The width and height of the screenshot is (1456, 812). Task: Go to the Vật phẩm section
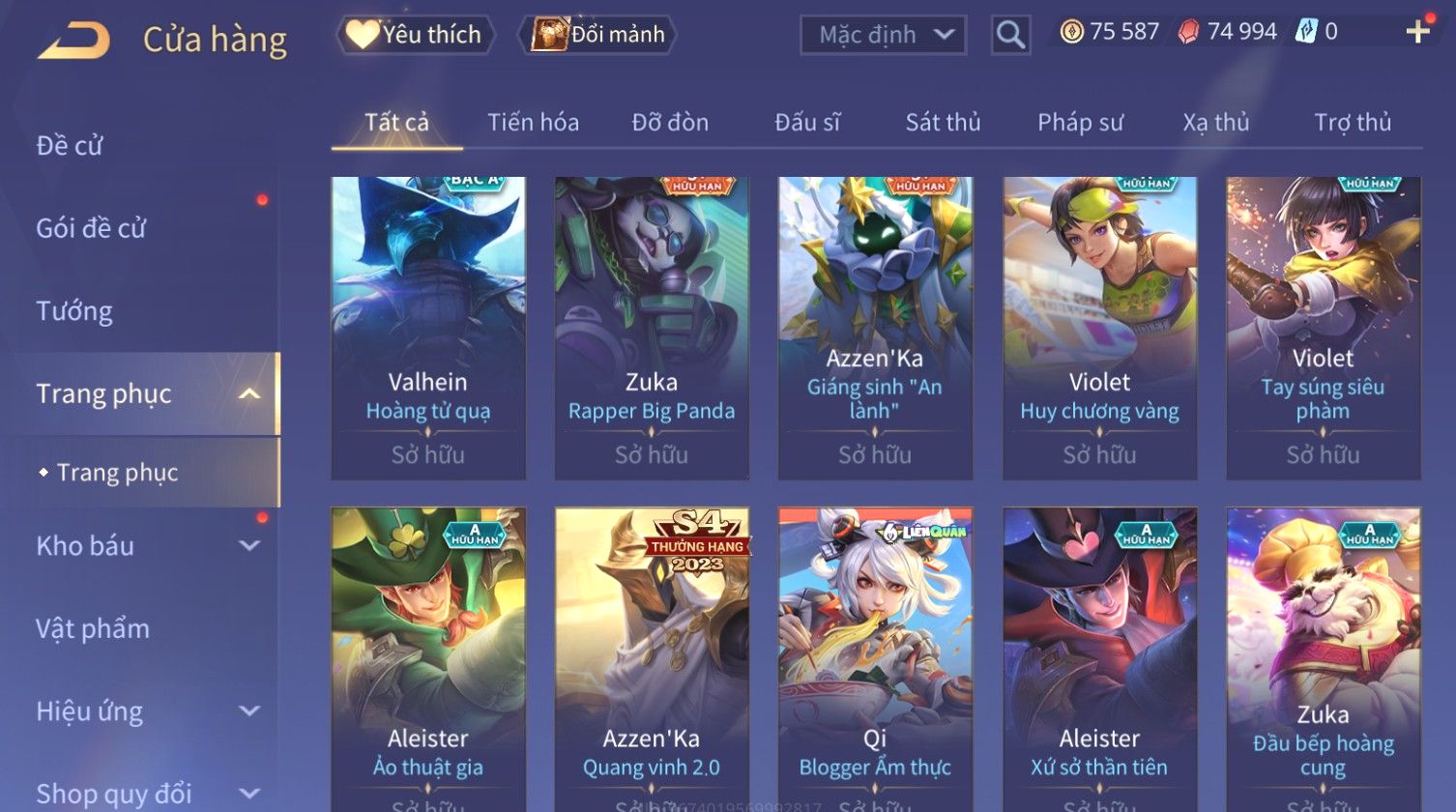click(93, 628)
